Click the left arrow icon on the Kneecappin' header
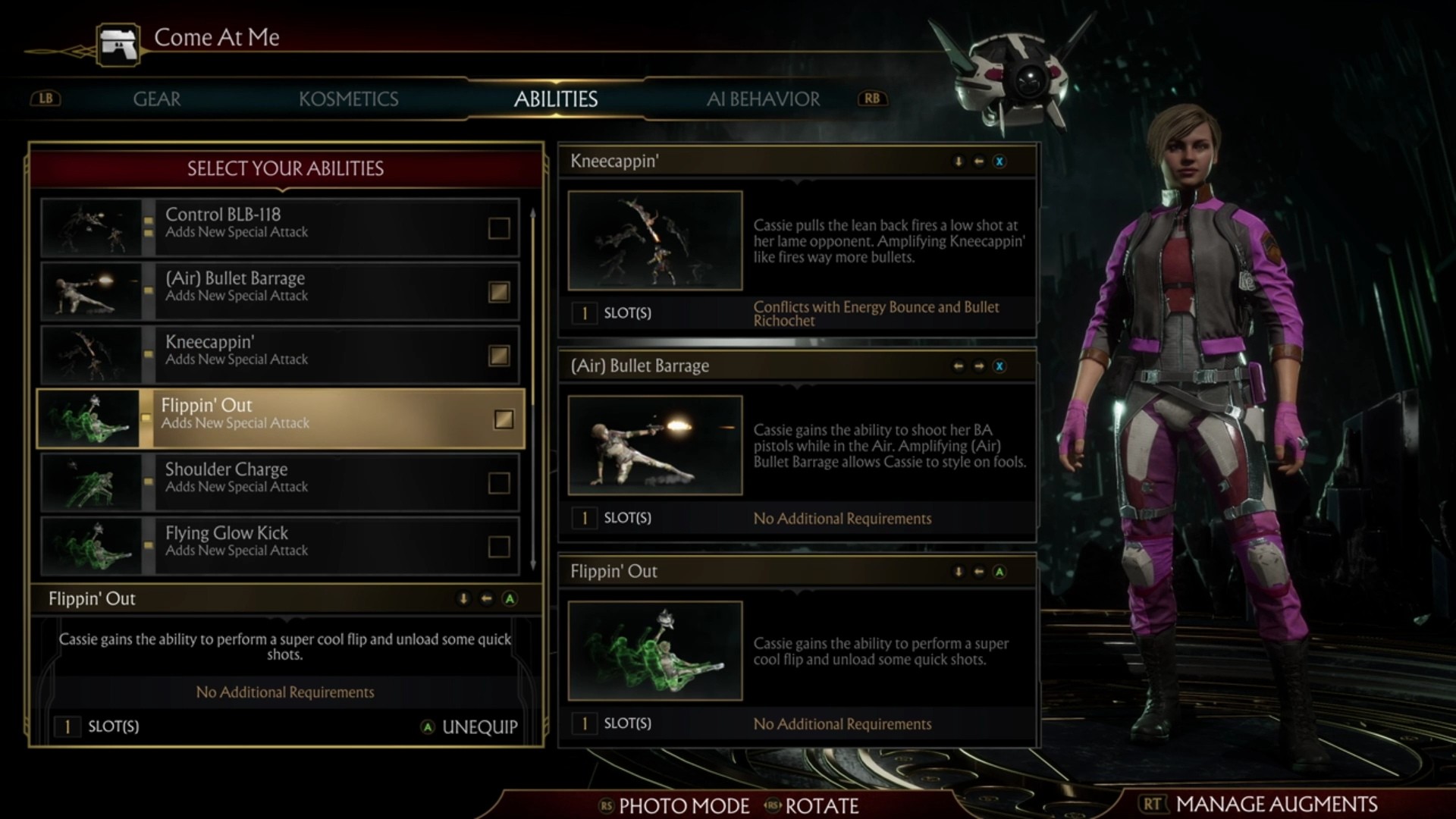This screenshot has width=1456, height=819. click(979, 162)
